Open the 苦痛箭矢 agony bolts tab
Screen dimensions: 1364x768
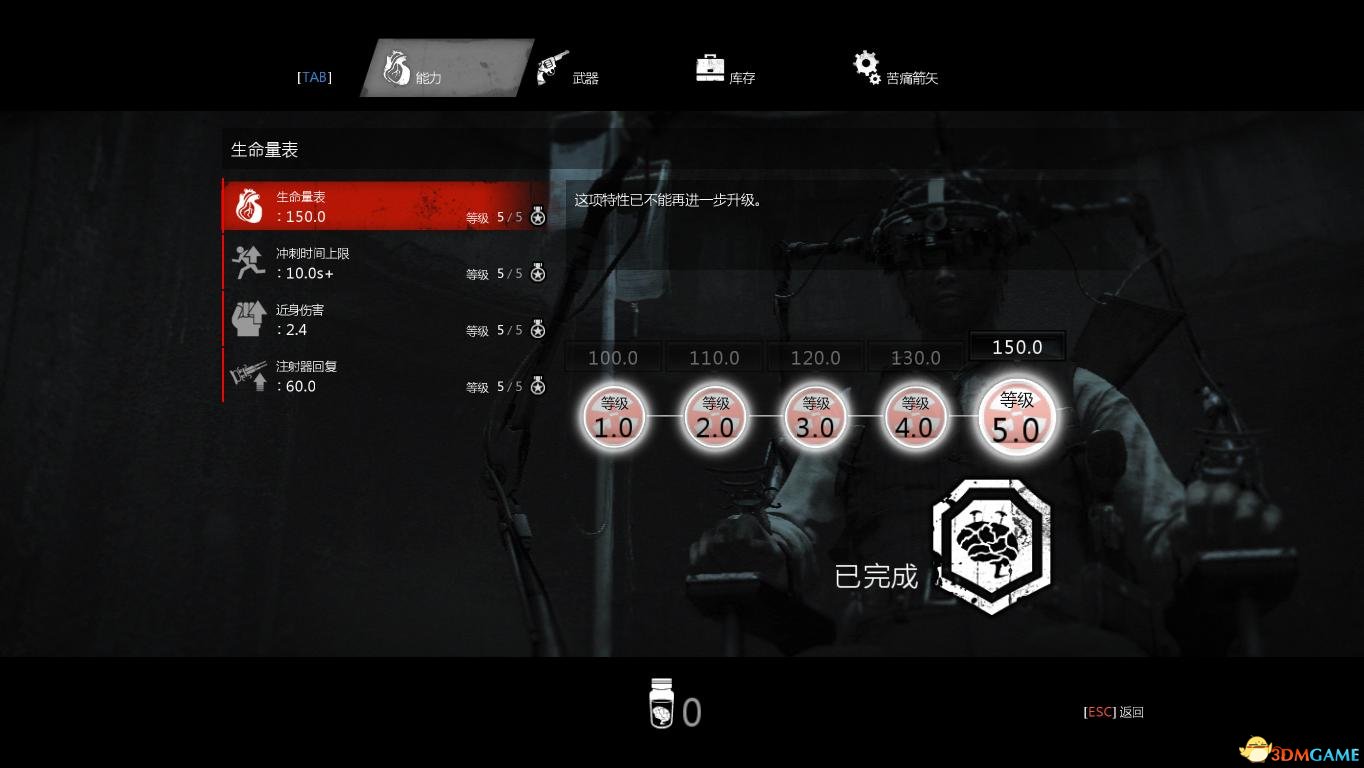pos(896,70)
